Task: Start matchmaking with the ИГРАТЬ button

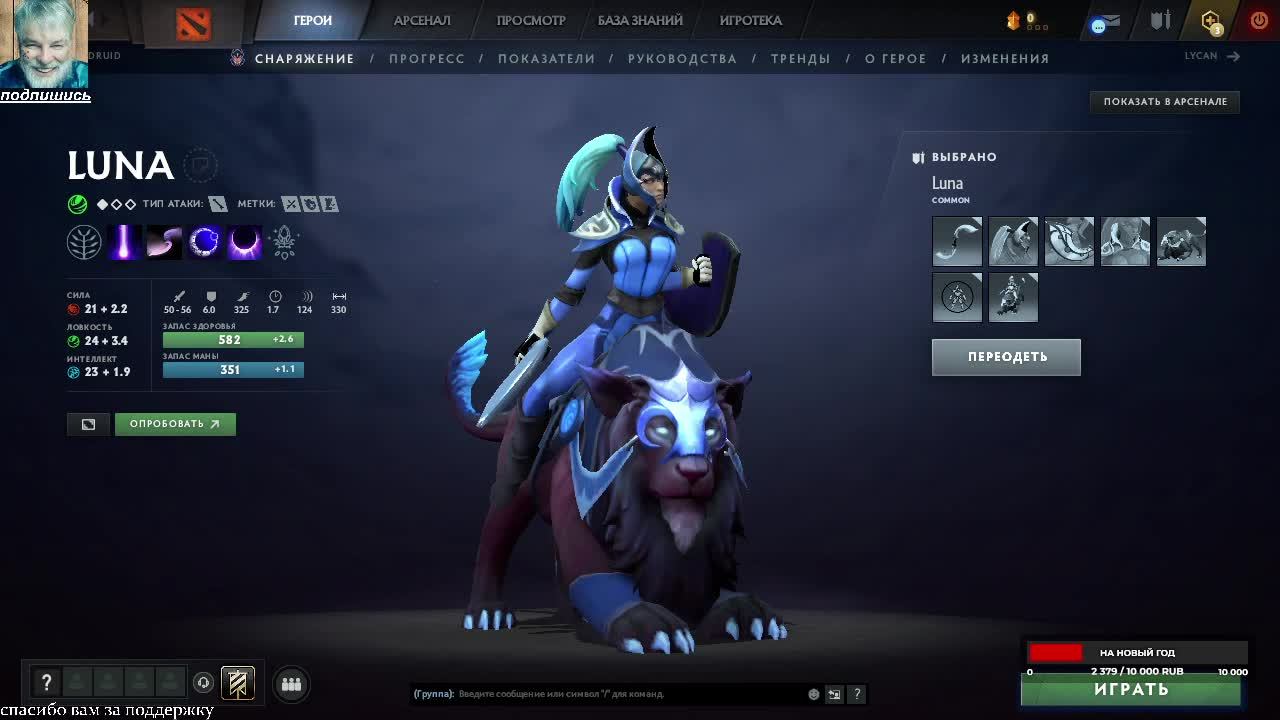Action: coord(1131,690)
